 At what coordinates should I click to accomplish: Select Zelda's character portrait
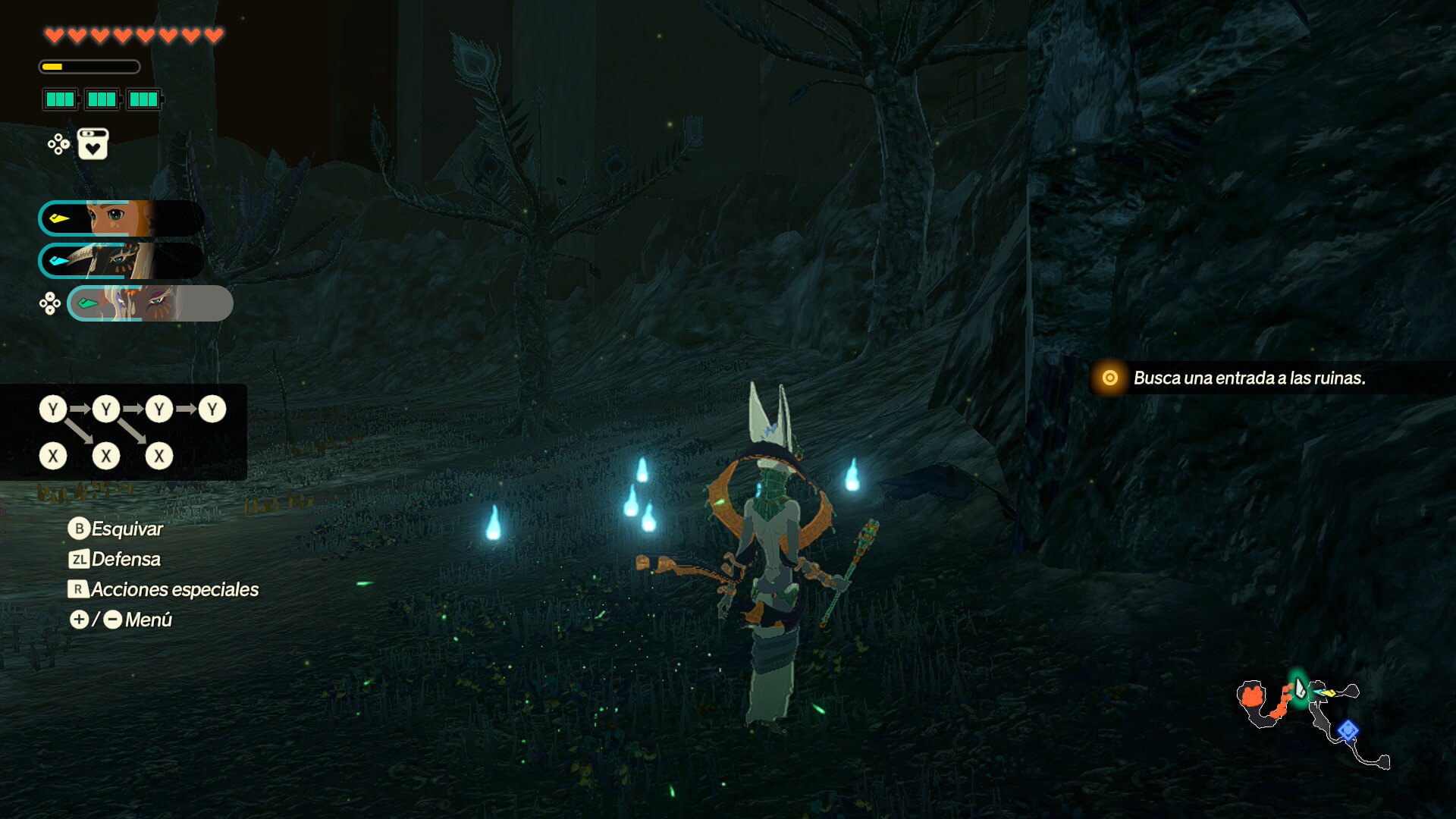121,218
